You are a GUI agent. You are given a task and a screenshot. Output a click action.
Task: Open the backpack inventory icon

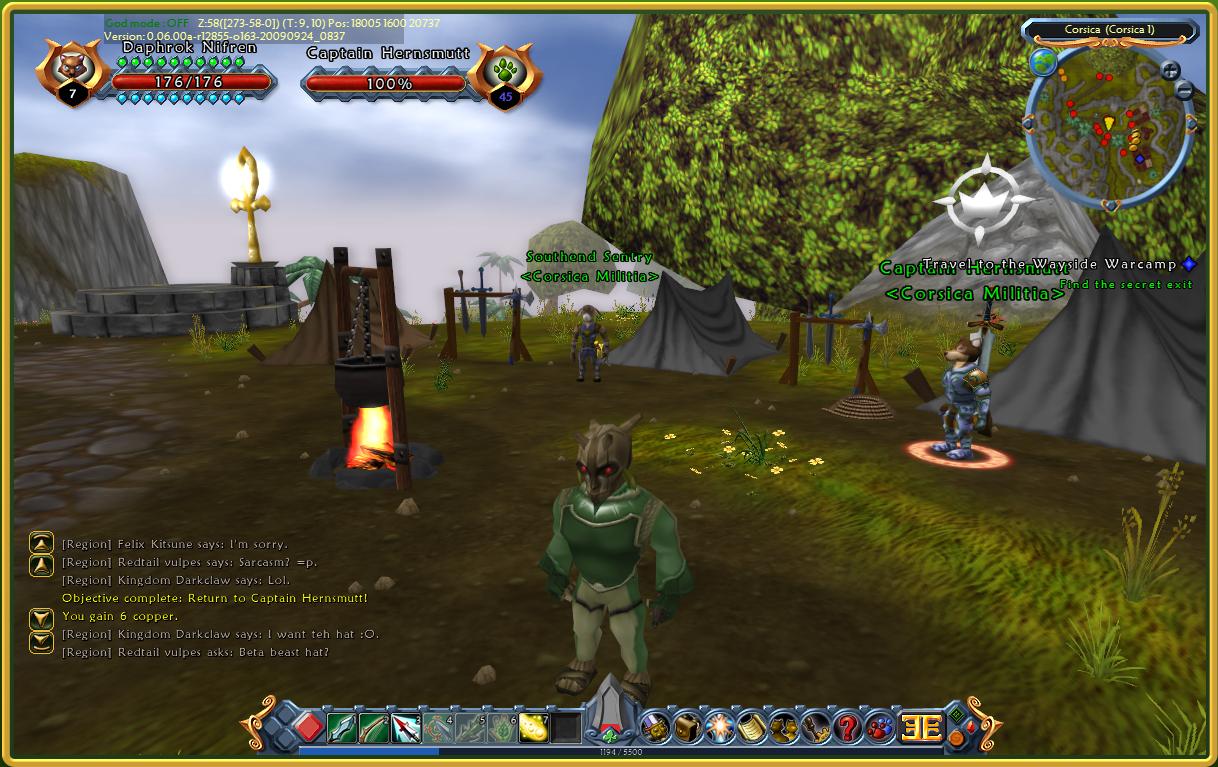686,727
